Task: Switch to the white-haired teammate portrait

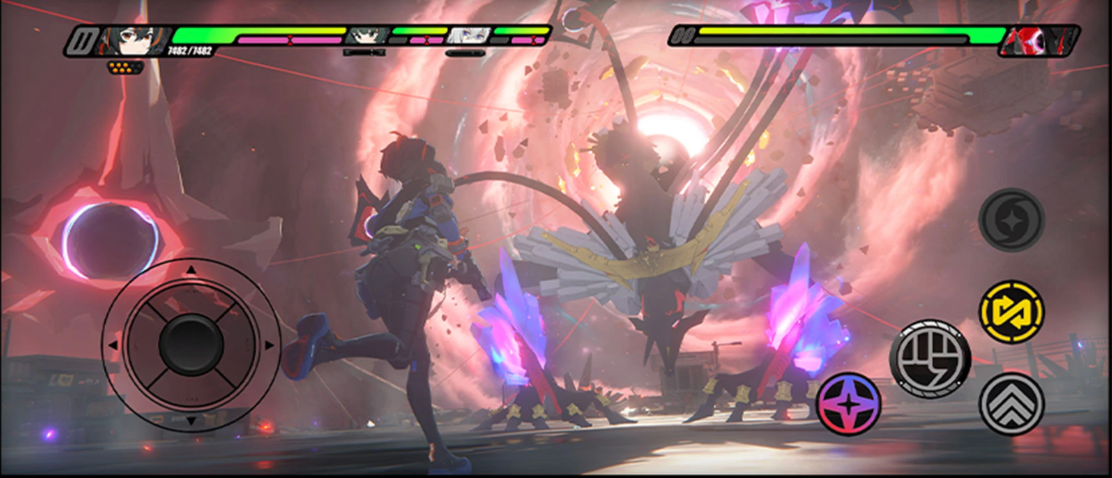Action: click(x=467, y=37)
